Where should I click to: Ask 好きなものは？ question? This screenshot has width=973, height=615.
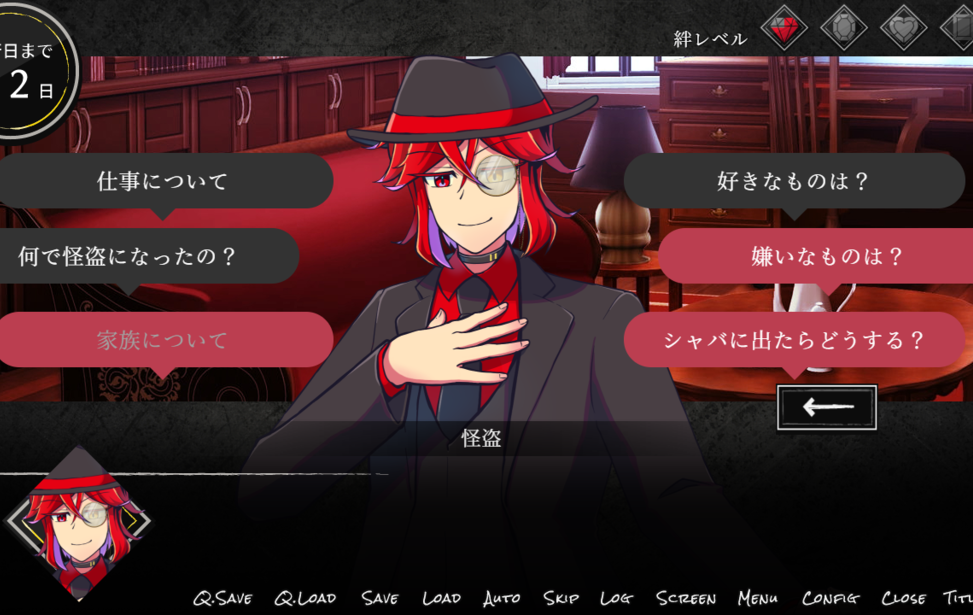(x=794, y=181)
